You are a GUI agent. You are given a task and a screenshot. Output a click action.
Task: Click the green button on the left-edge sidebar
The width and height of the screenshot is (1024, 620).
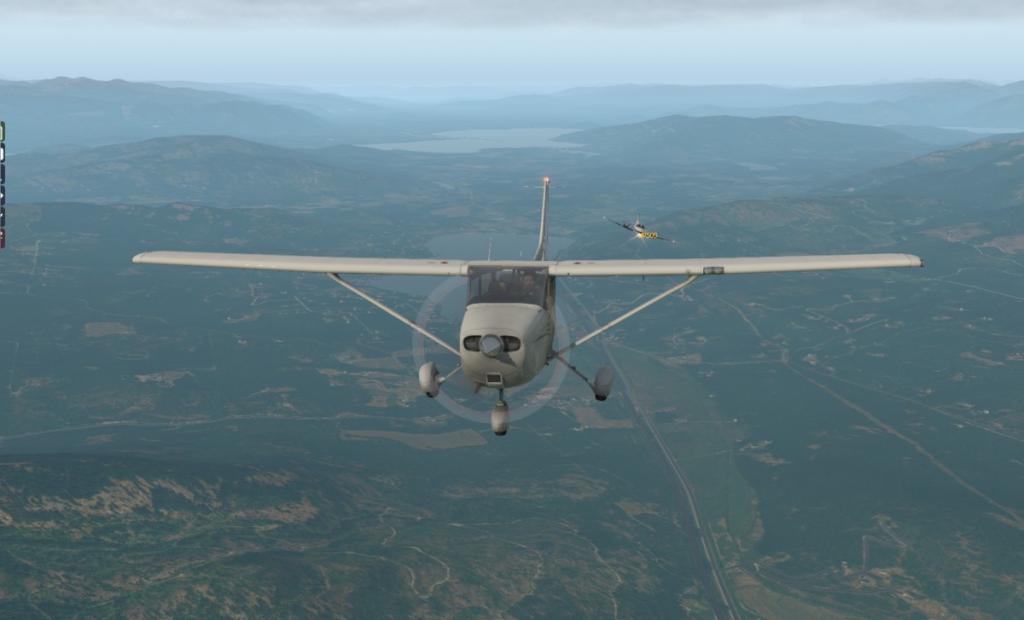tap(2, 130)
